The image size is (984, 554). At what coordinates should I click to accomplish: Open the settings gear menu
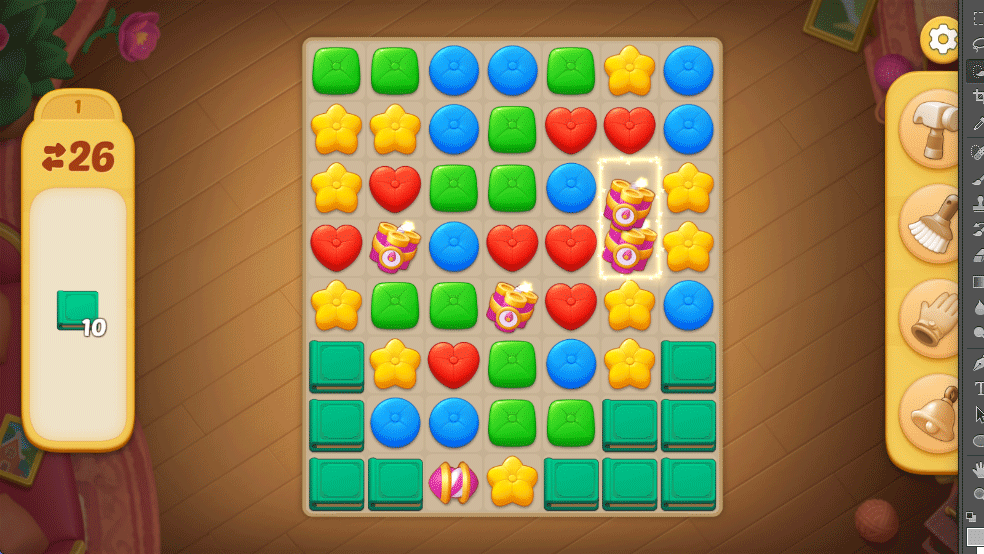point(942,40)
